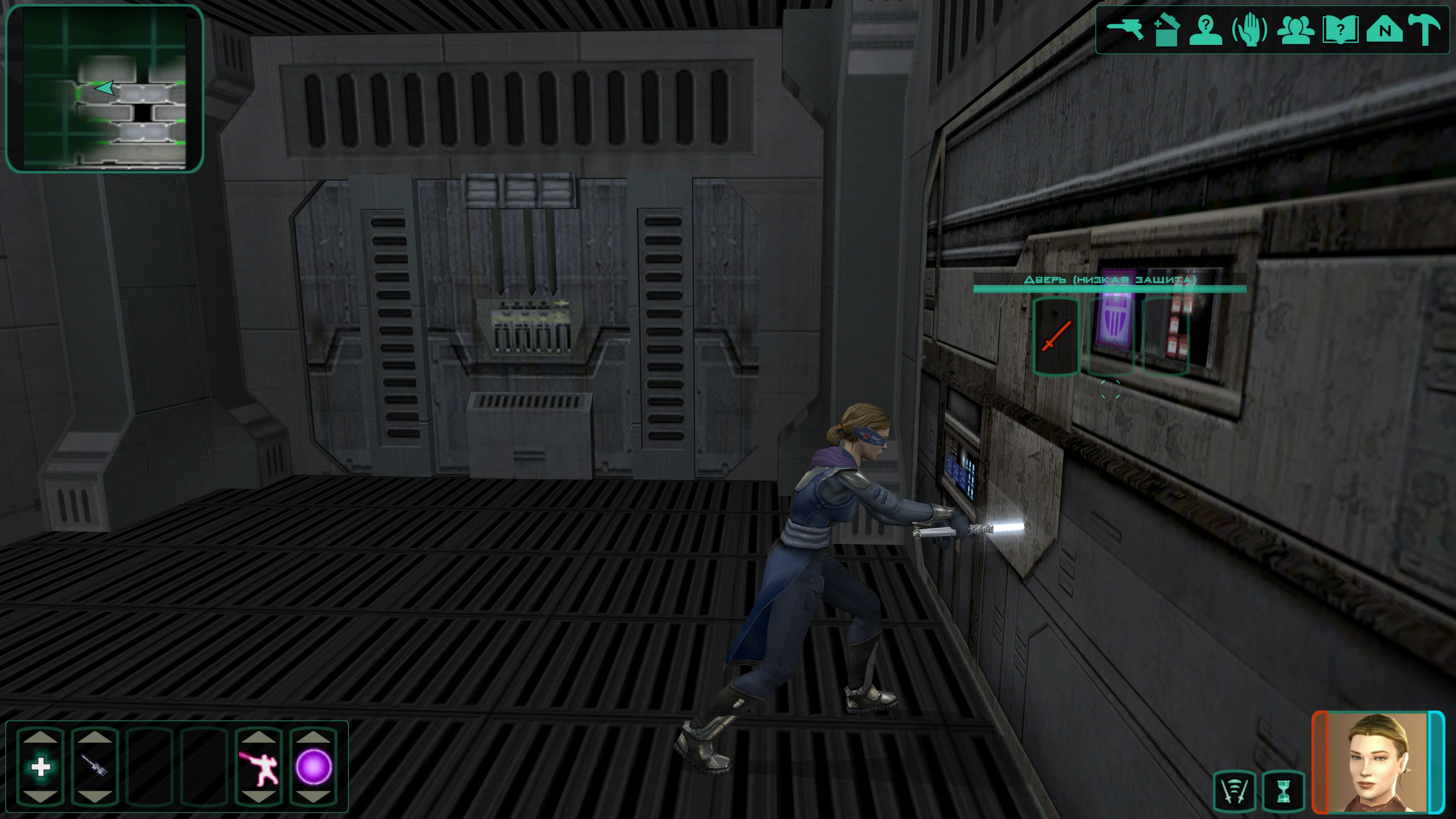
Task: Use the medpac white cross slot
Action: (41, 767)
